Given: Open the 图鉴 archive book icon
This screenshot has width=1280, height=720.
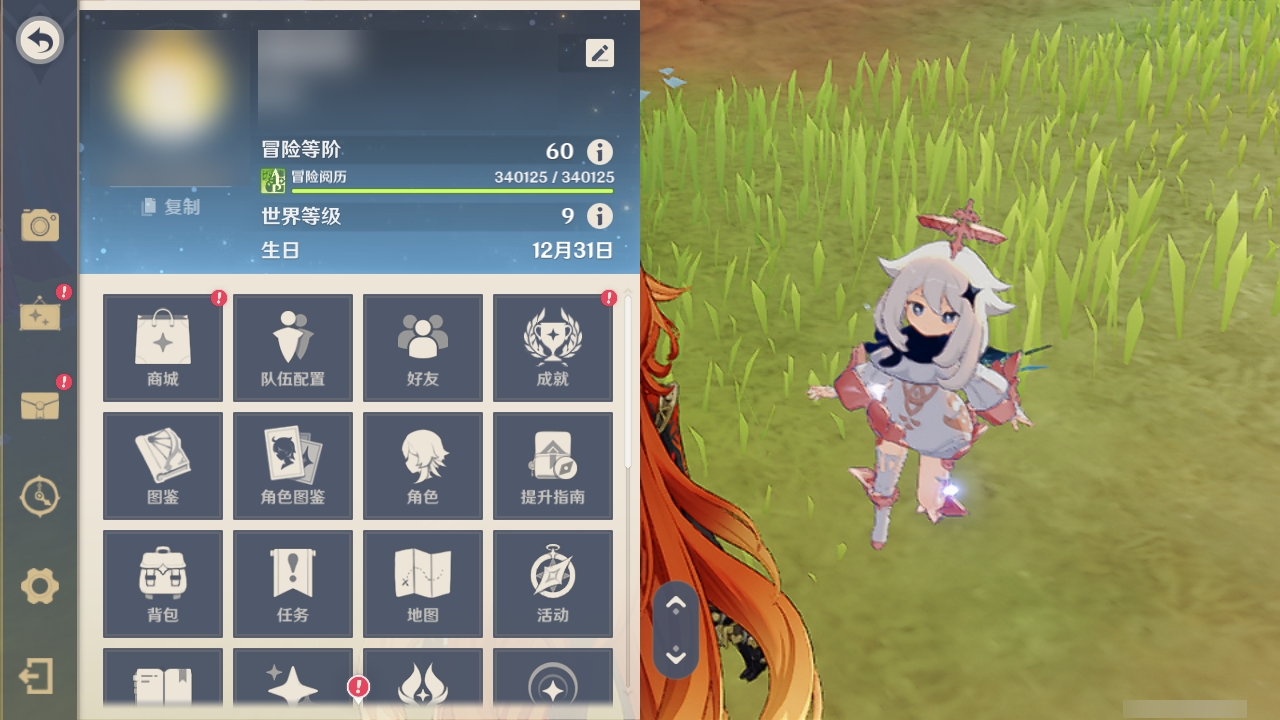Looking at the screenshot, I should [x=162, y=465].
